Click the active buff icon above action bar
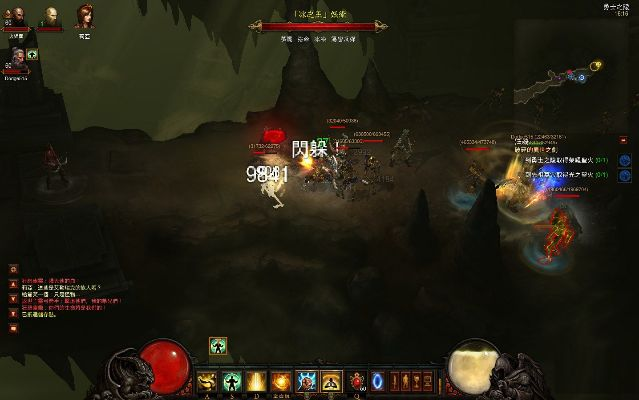Viewport: 639px width, 400px height. [x=215, y=346]
